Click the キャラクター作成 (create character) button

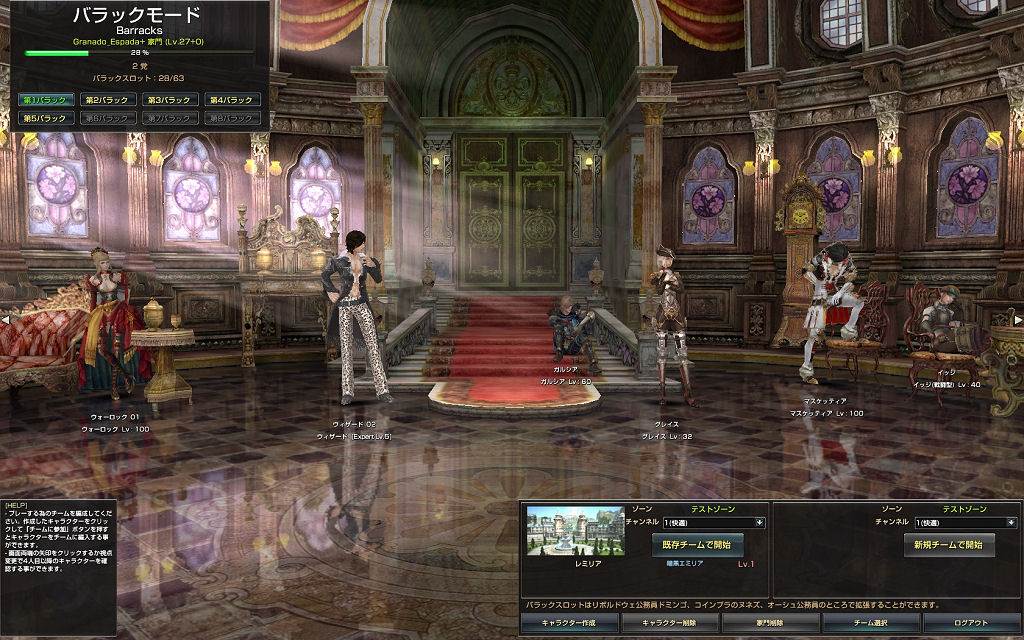(568, 622)
